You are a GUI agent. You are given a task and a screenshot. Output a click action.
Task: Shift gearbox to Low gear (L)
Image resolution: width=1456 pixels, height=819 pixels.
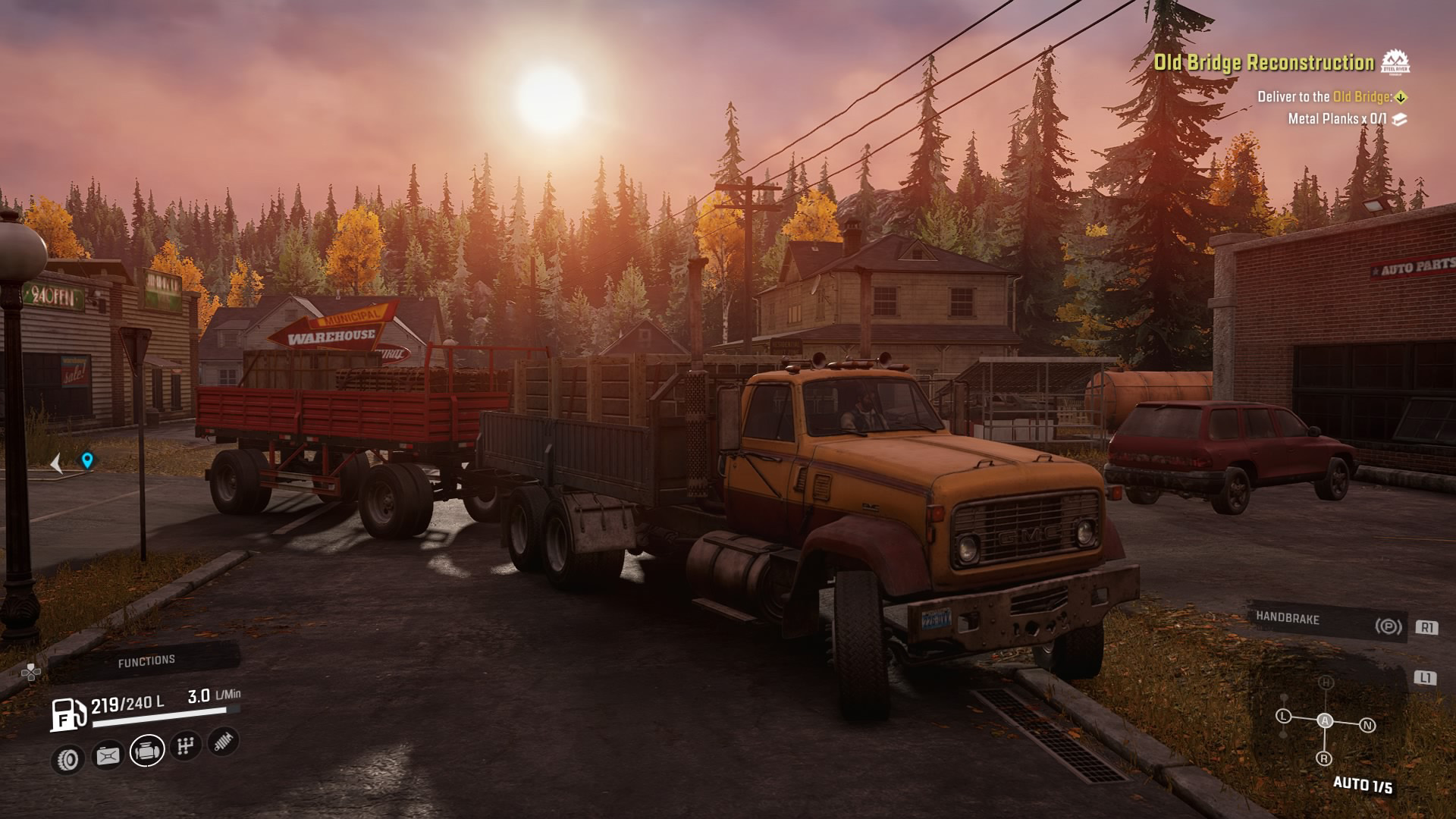pyautogui.click(x=1283, y=716)
